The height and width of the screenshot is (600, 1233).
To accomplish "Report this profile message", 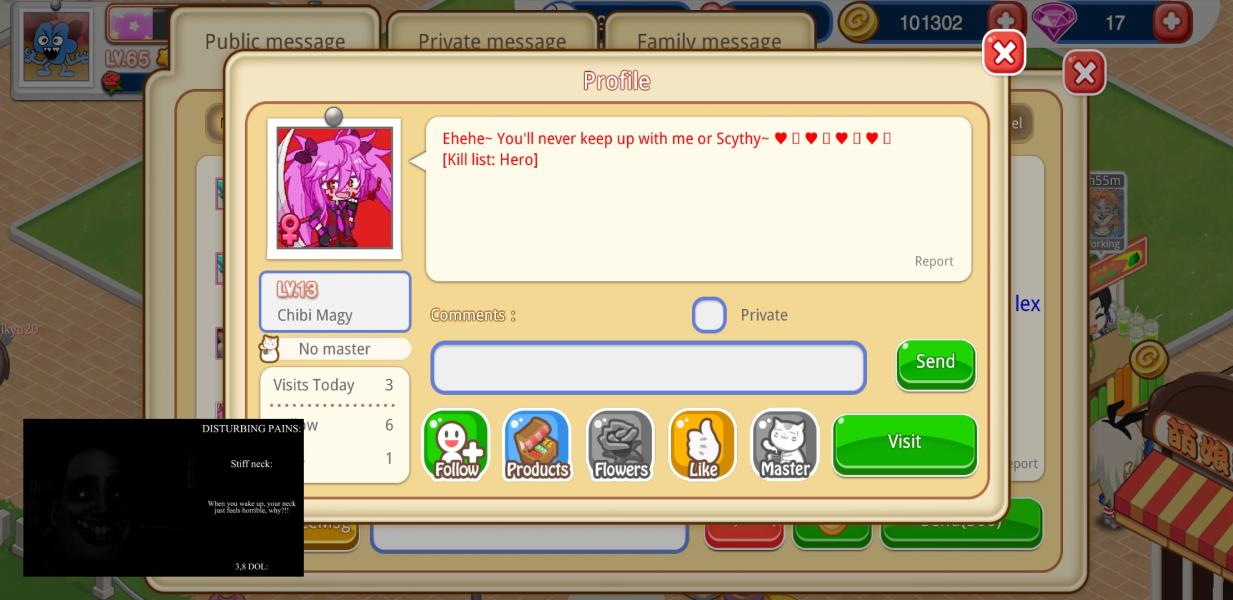I will pyautogui.click(x=933, y=261).
